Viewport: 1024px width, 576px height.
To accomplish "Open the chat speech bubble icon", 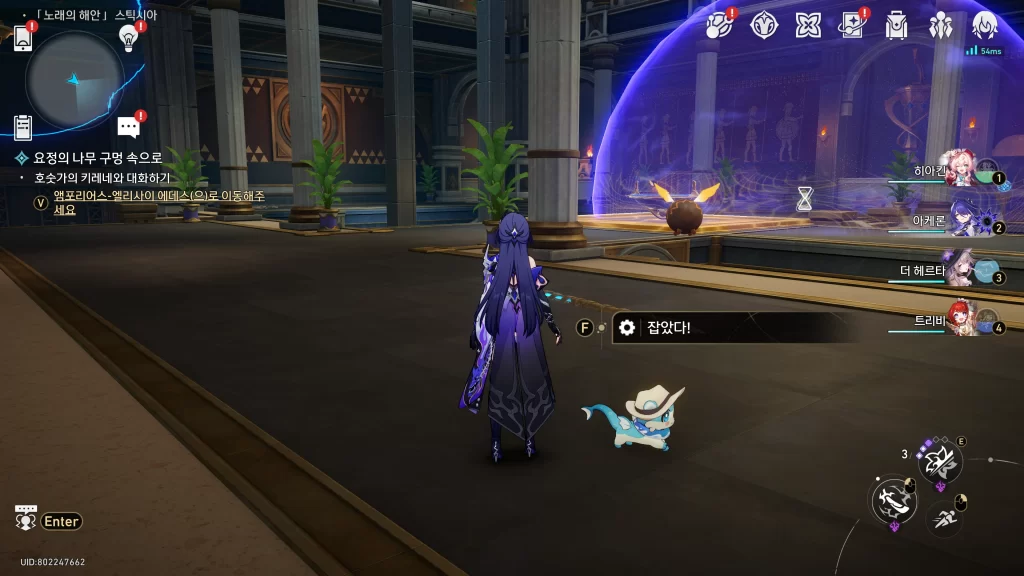I will tap(128, 127).
